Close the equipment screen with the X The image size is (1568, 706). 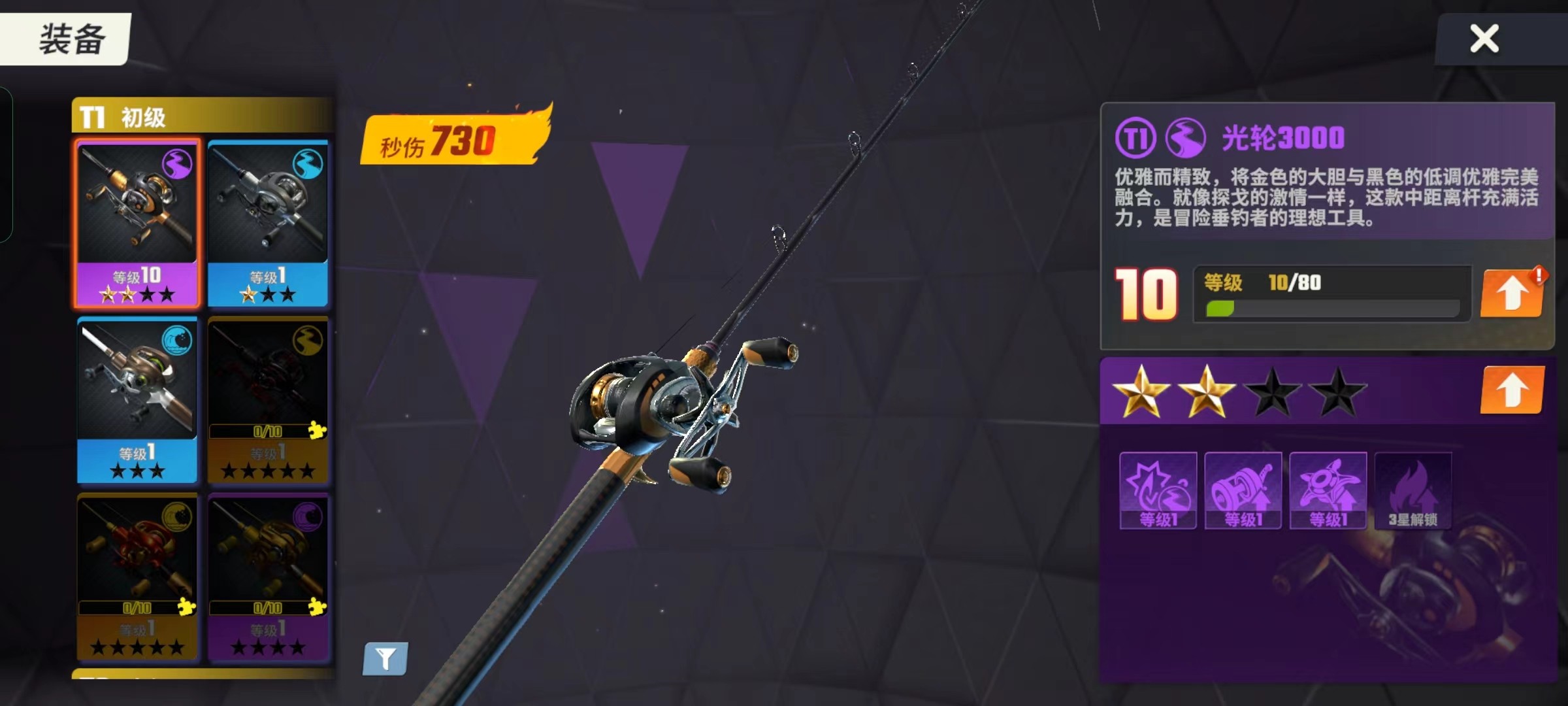coord(1484,39)
